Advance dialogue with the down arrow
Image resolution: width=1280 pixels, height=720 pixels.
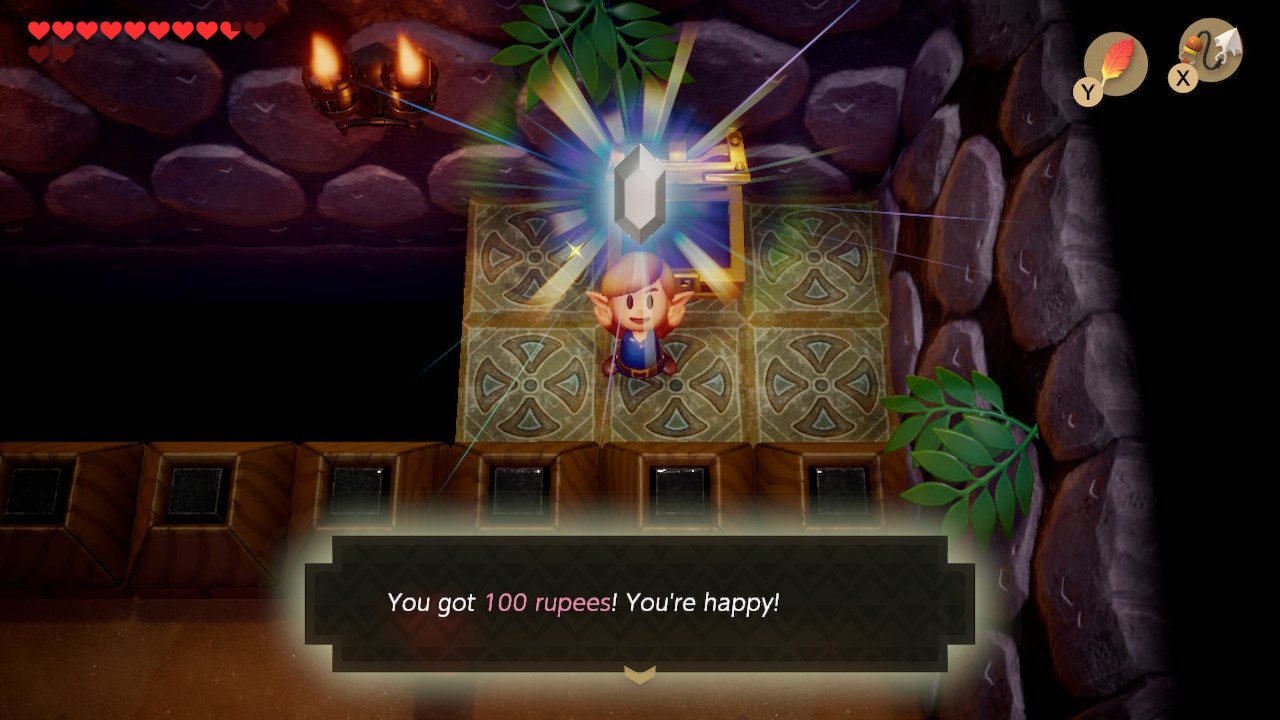click(x=640, y=674)
